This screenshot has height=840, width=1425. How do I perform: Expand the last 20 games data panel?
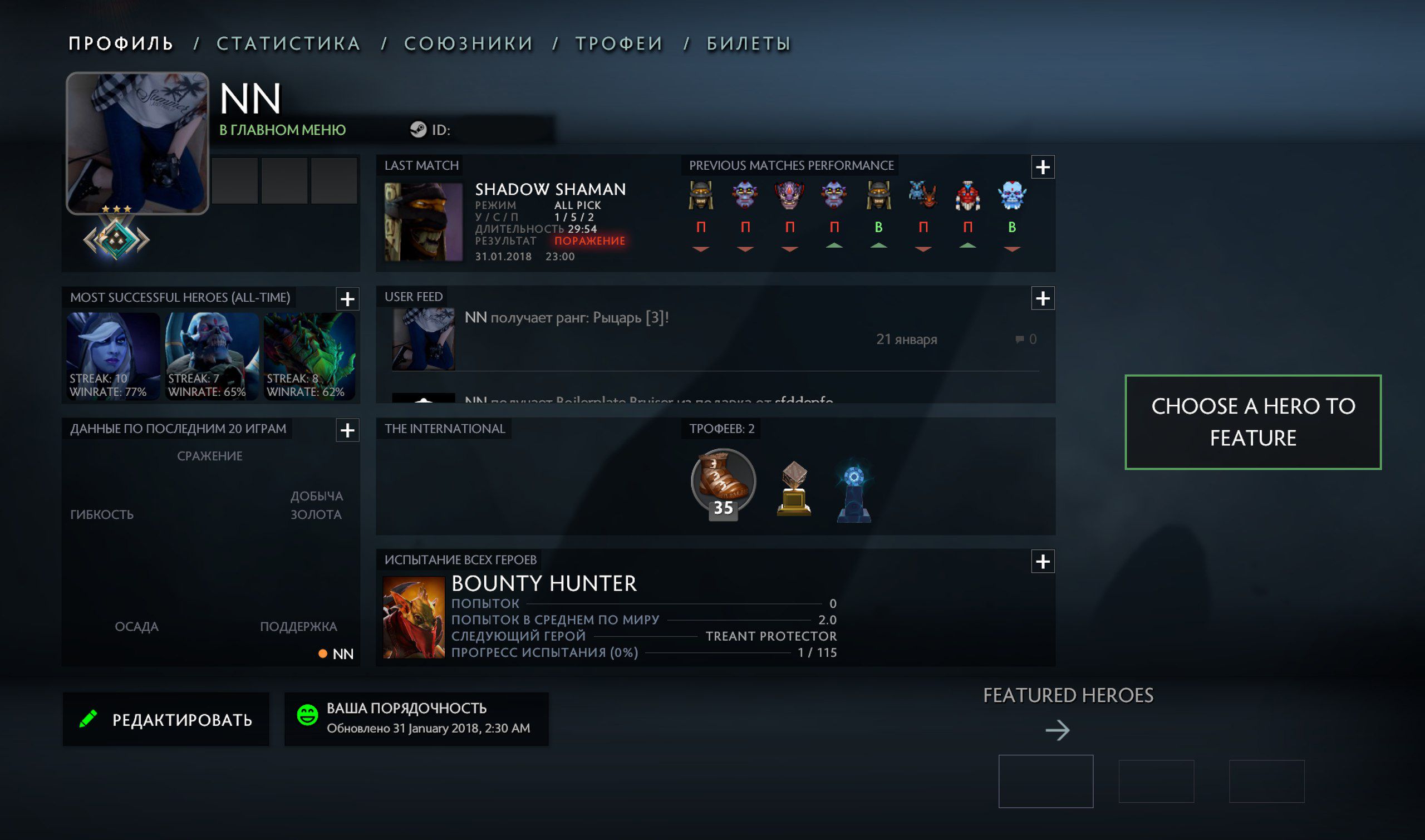coord(347,430)
